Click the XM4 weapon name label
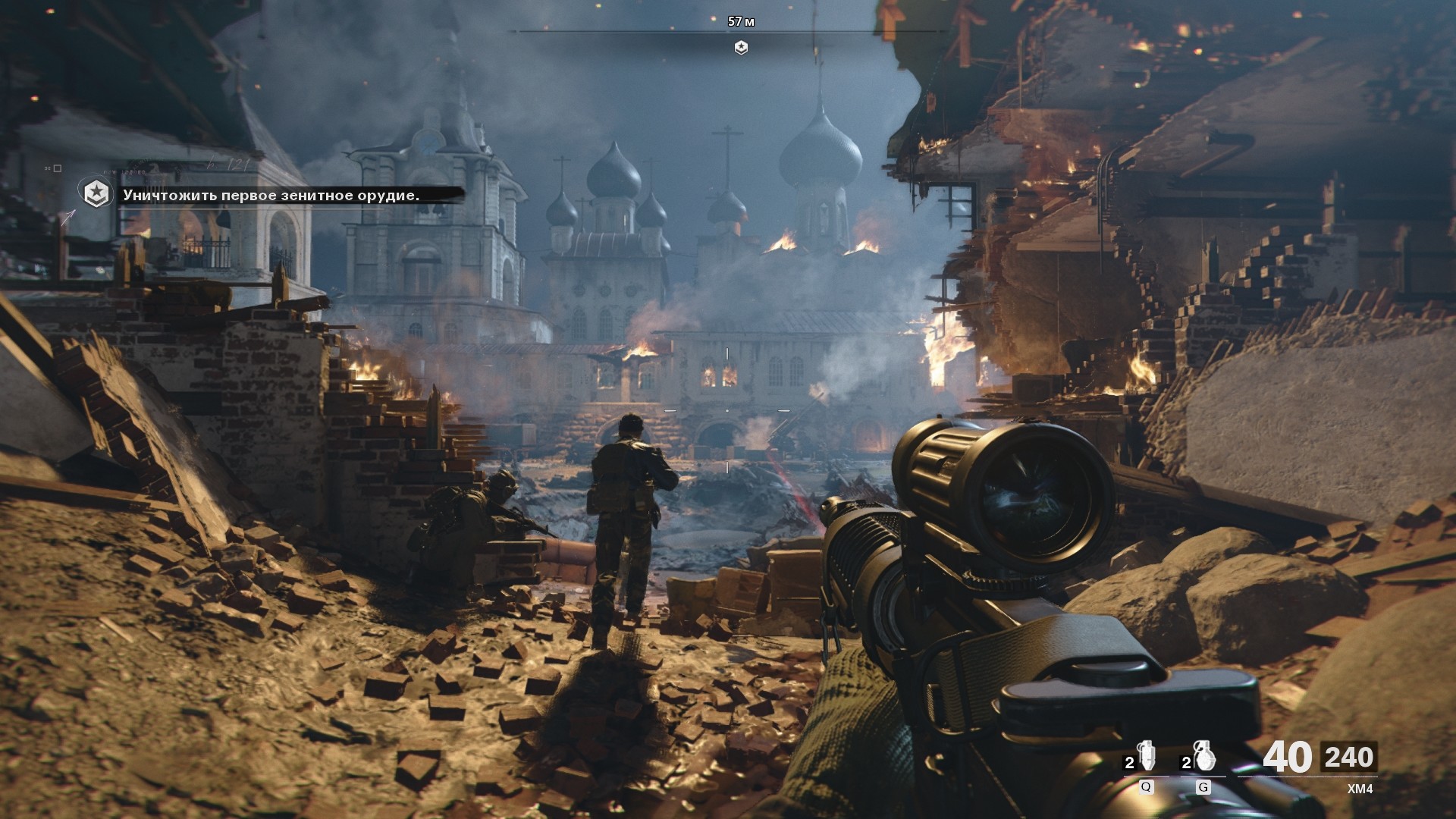 1360,789
